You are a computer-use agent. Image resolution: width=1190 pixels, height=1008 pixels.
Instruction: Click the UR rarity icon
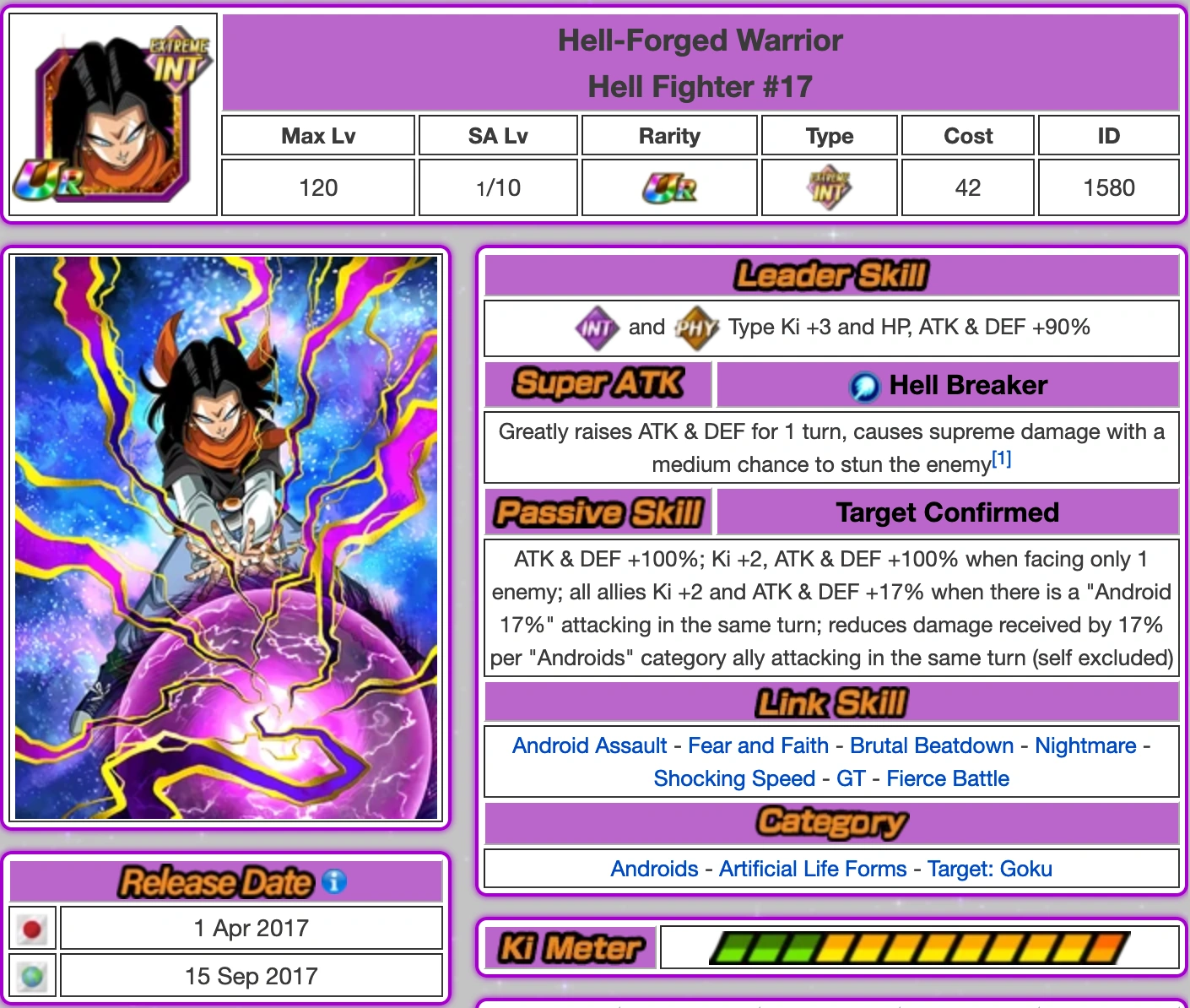(x=668, y=186)
